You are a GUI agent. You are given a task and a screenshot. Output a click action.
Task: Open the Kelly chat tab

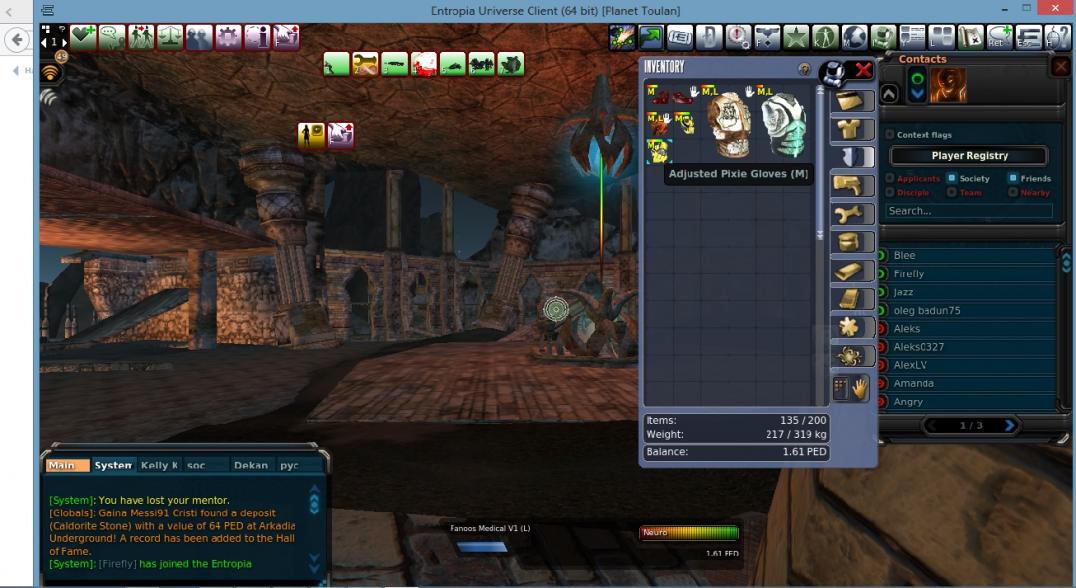(160, 465)
